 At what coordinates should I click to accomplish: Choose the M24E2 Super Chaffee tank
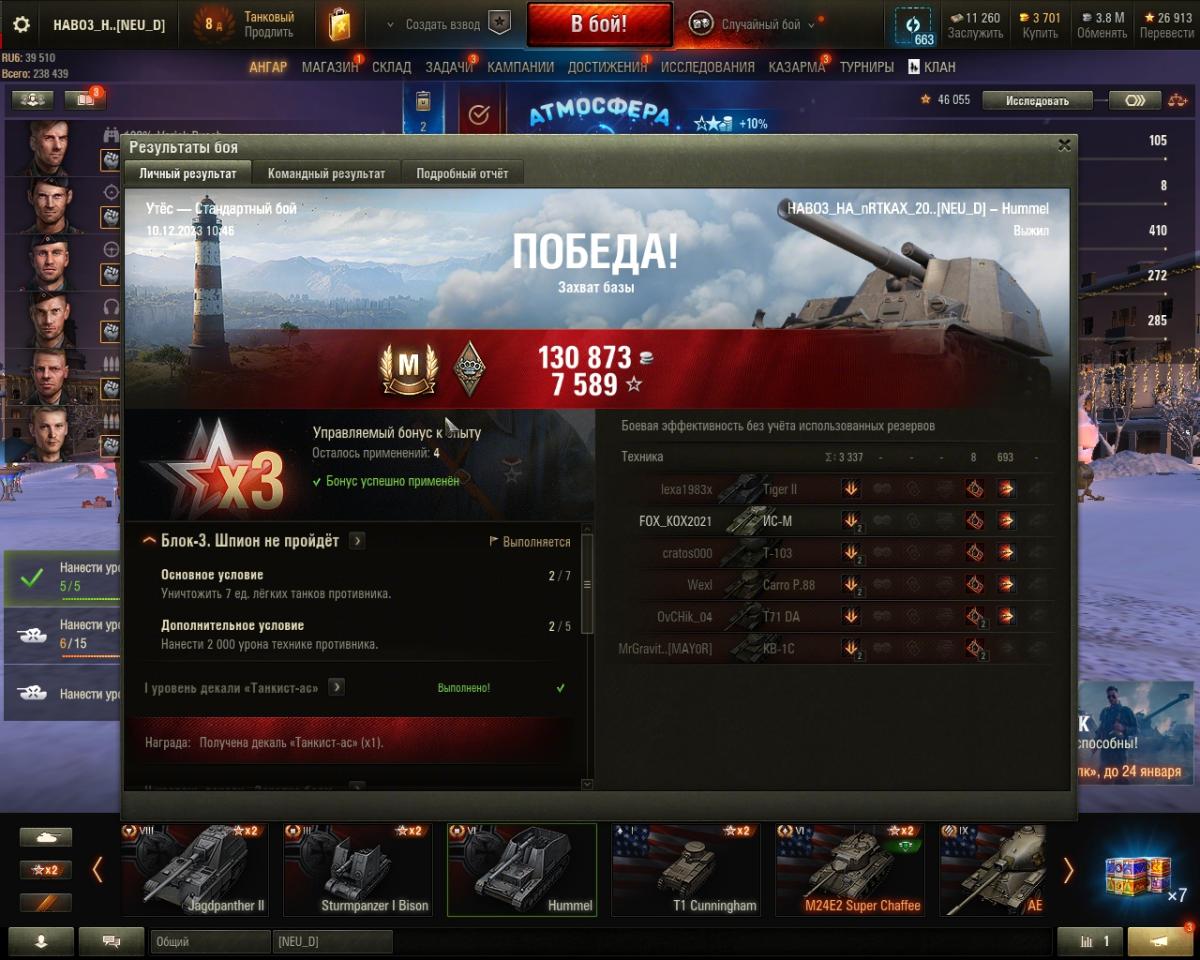tap(849, 870)
